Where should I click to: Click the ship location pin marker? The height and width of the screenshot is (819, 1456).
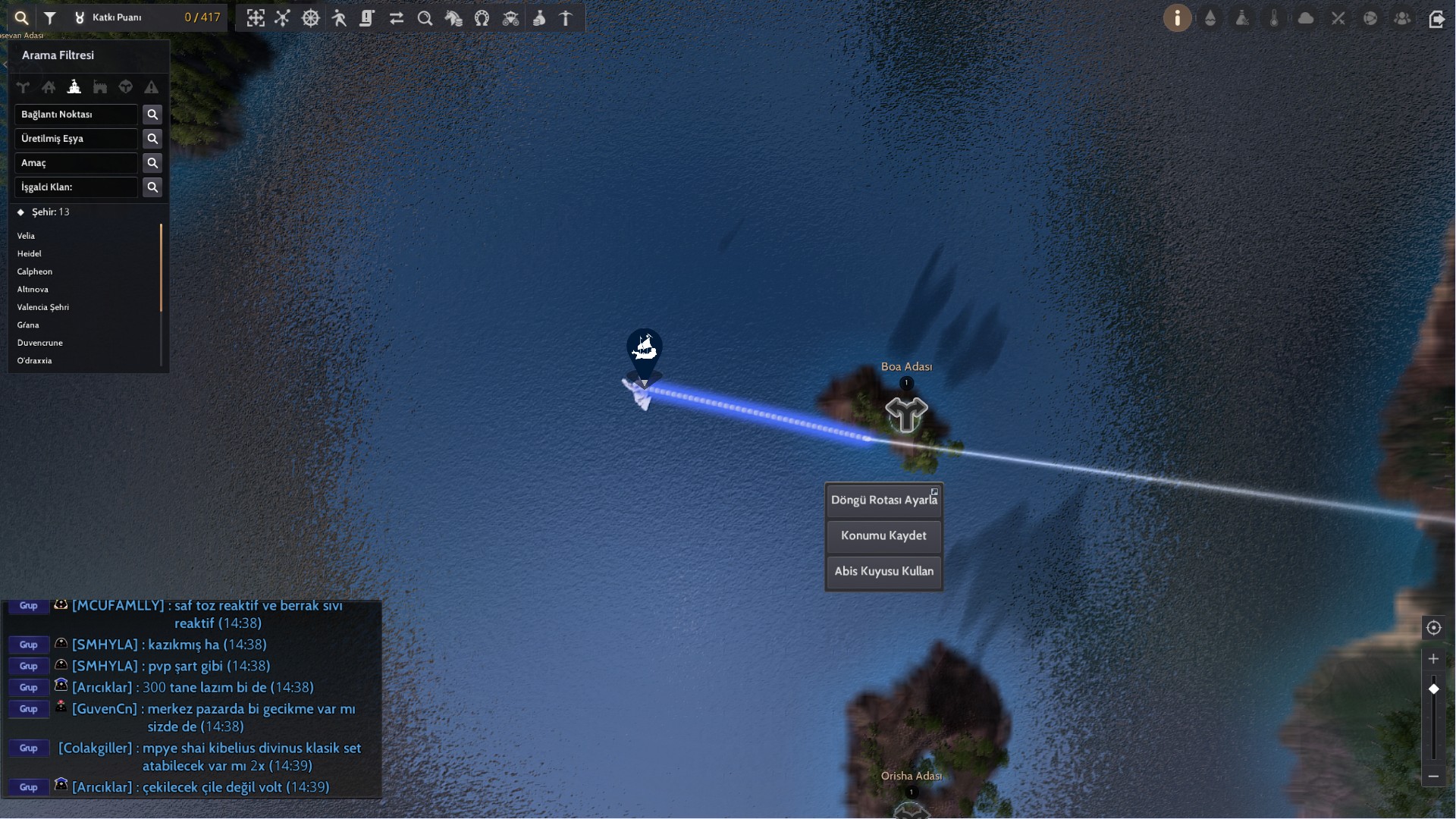click(645, 350)
